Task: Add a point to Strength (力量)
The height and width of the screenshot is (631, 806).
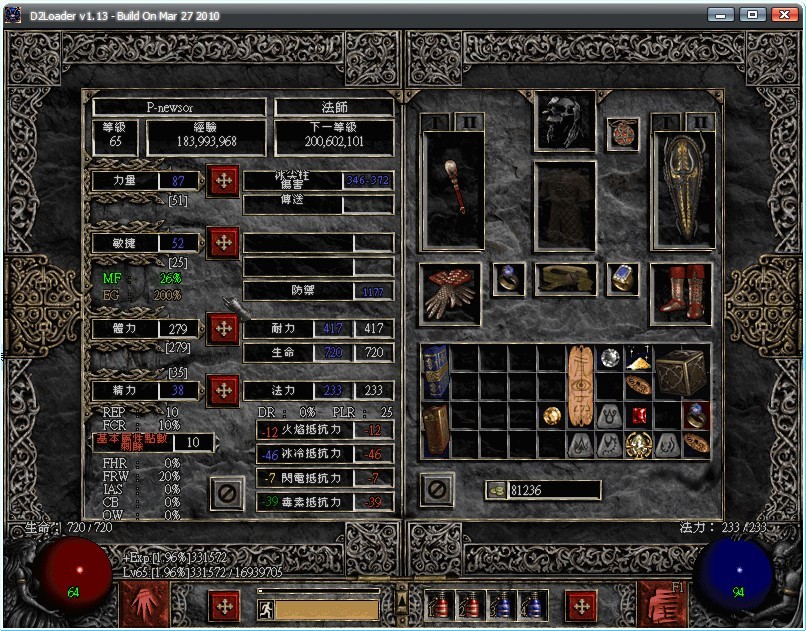Action: click(x=223, y=181)
